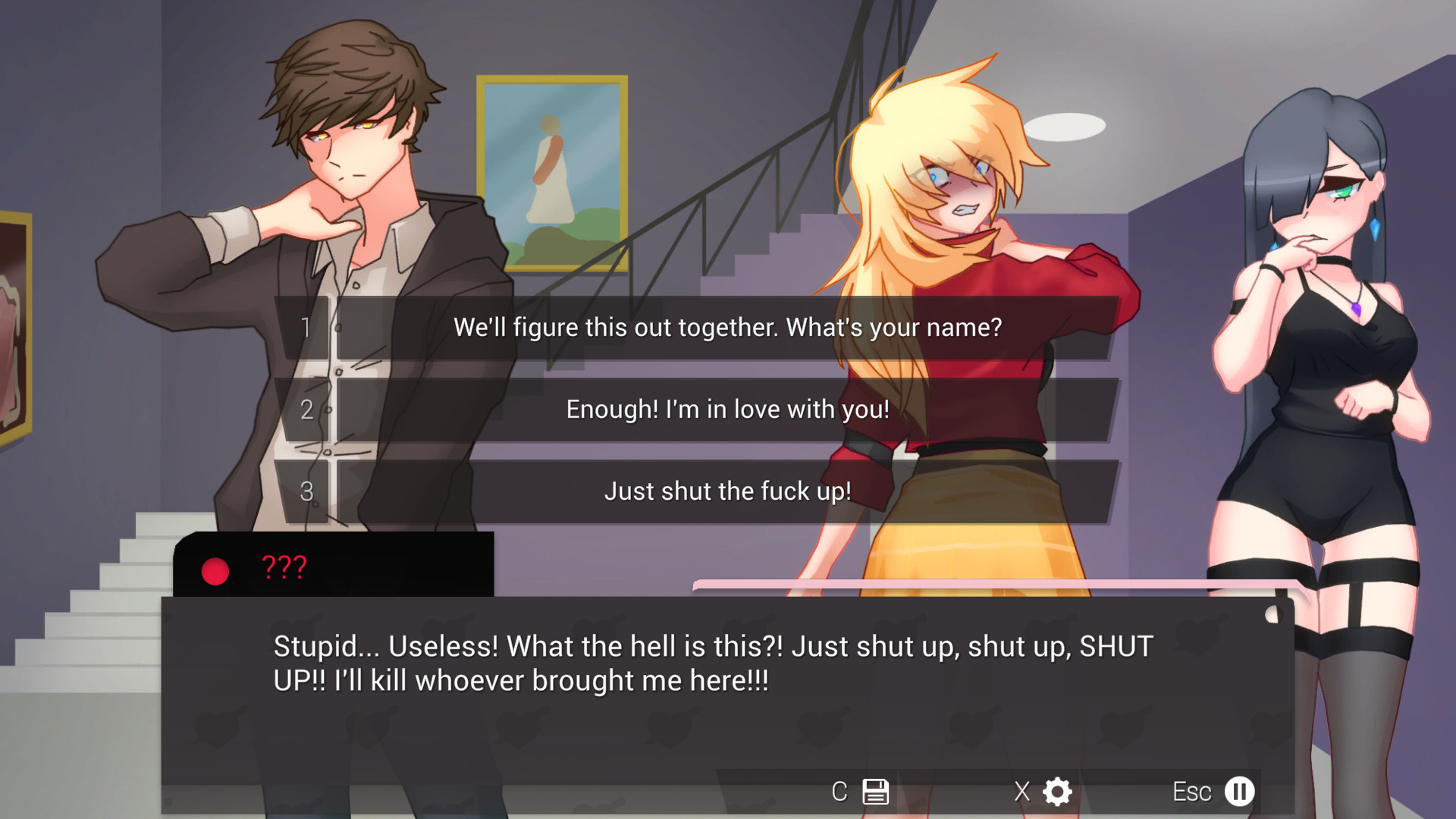Click the number 3 on the third choice

[308, 491]
